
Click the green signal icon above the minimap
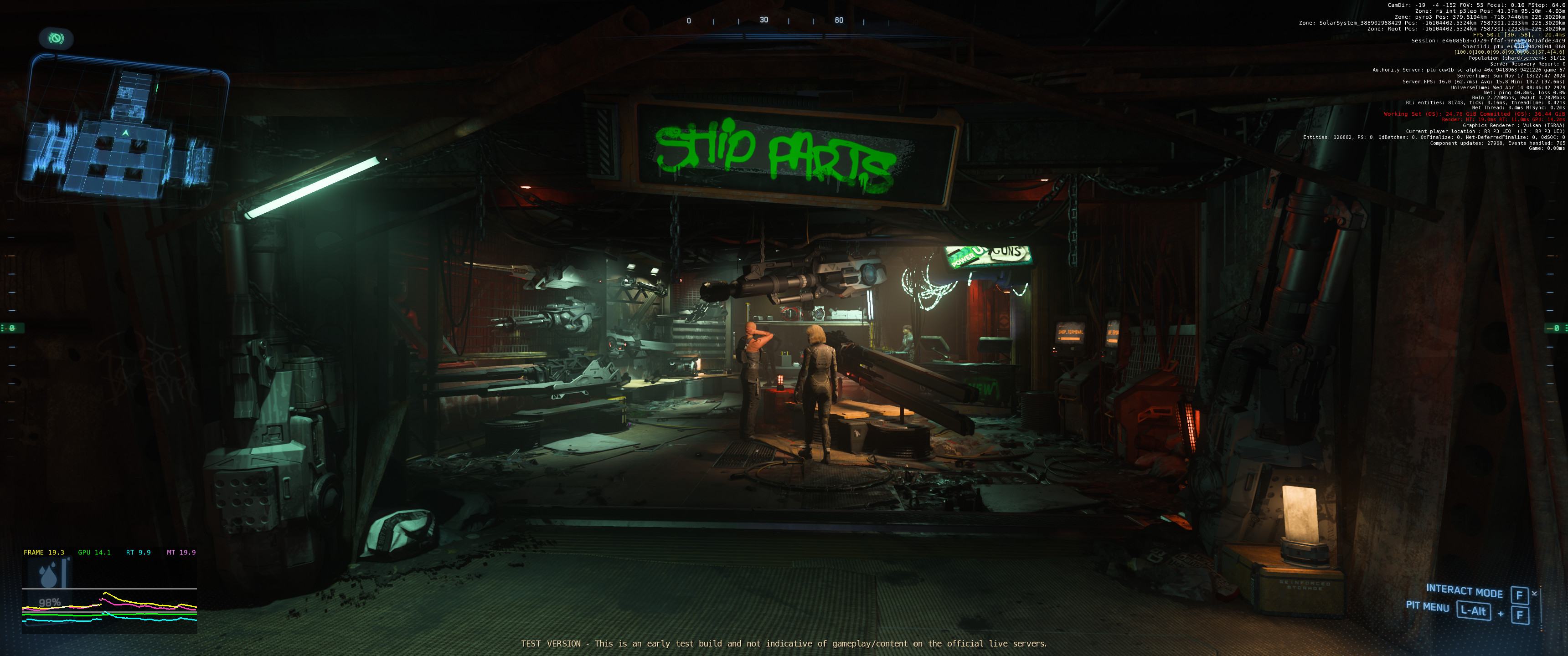pos(56,39)
